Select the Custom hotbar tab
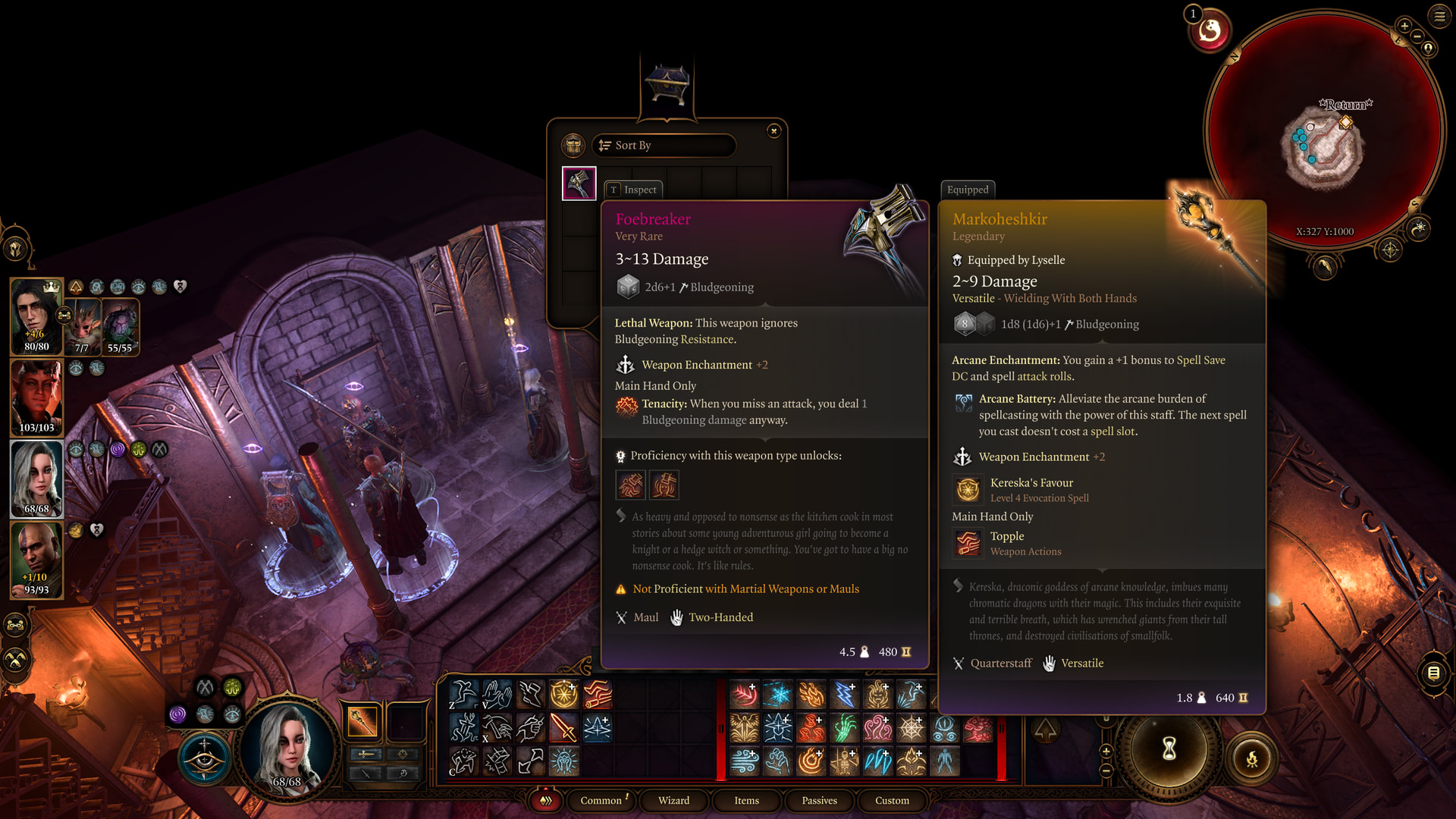 [892, 801]
